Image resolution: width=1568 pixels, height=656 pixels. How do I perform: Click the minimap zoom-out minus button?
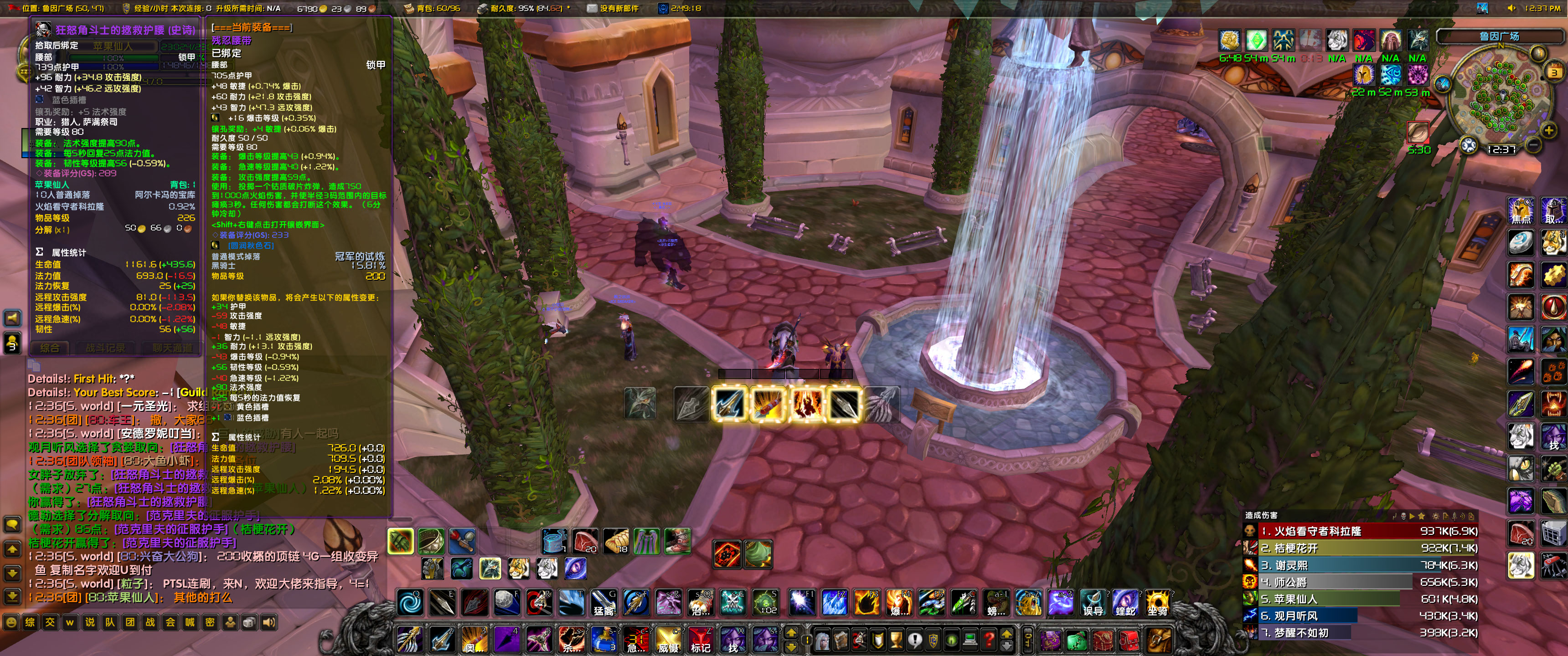click(1533, 145)
